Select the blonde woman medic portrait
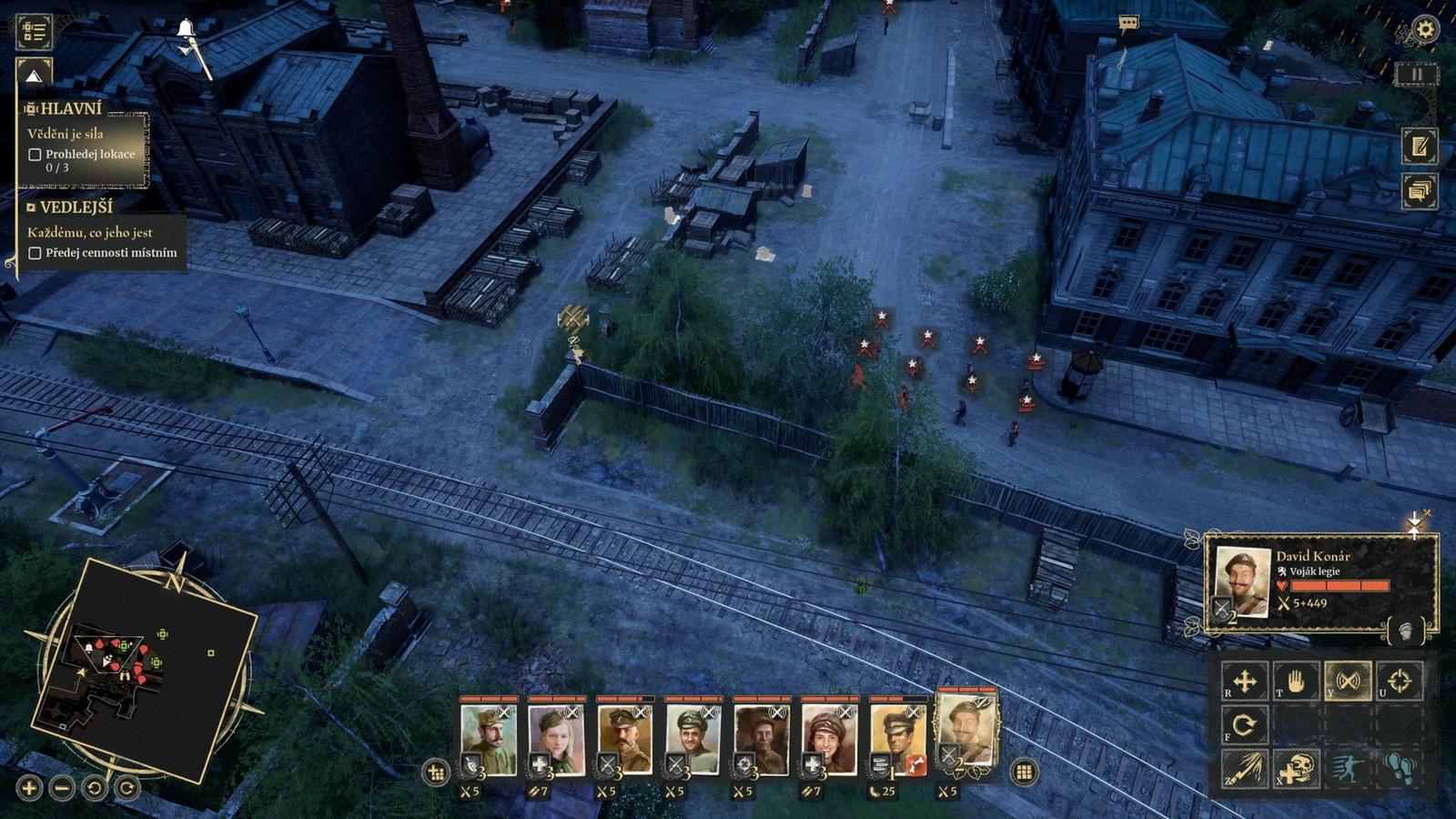 point(556,739)
